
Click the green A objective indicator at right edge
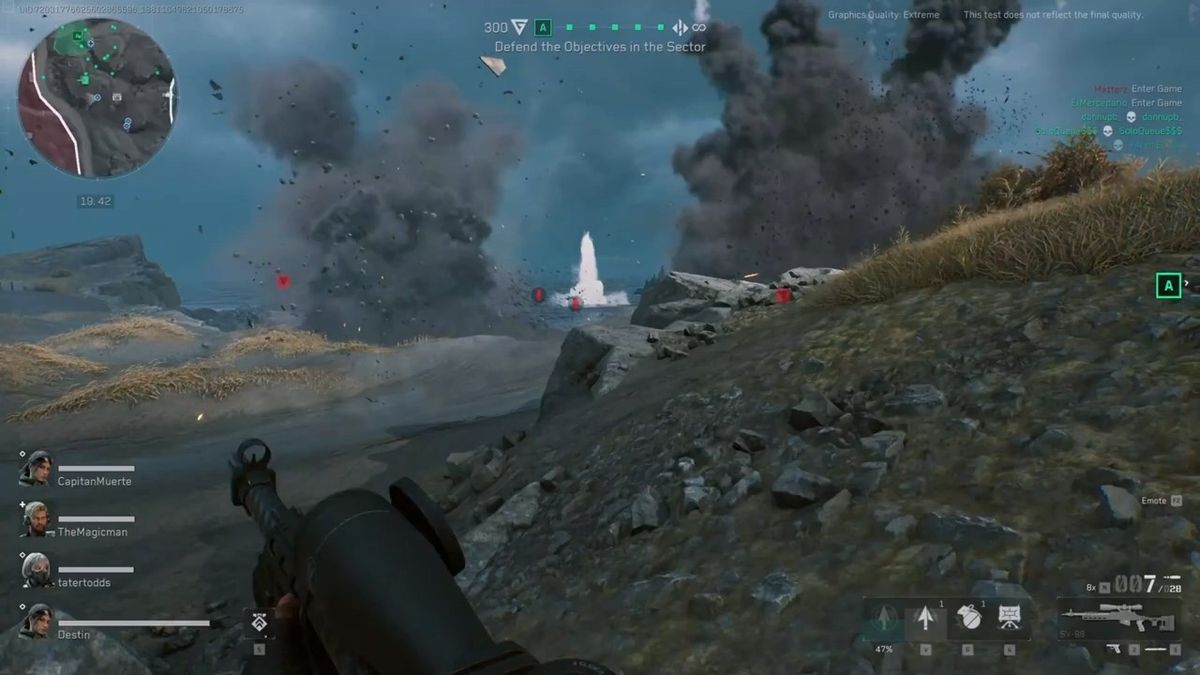pyautogui.click(x=1167, y=286)
